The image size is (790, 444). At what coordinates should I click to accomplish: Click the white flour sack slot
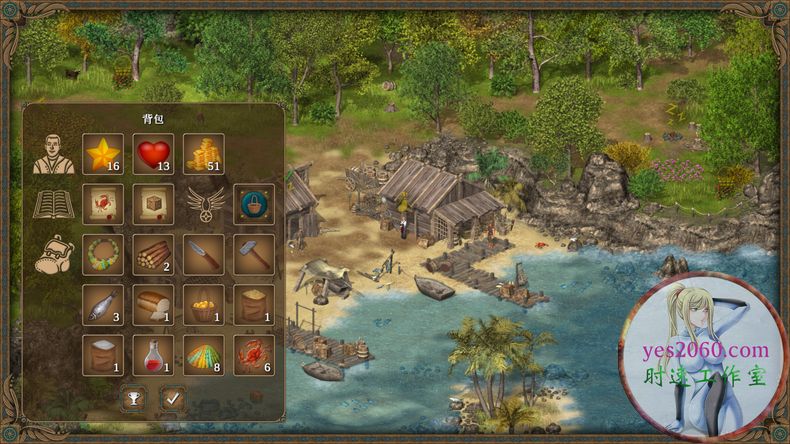tap(103, 354)
